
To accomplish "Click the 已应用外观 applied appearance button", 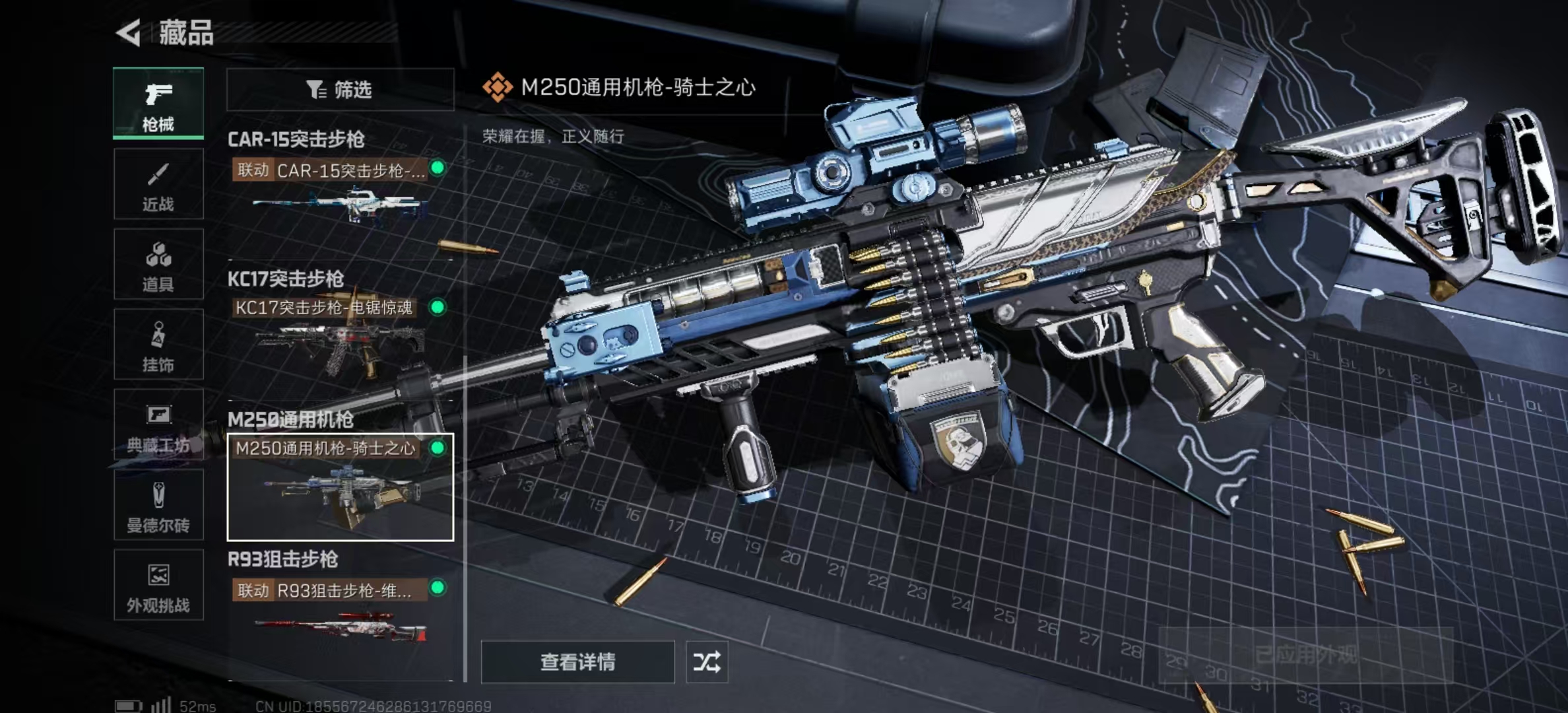I will 1305,655.
